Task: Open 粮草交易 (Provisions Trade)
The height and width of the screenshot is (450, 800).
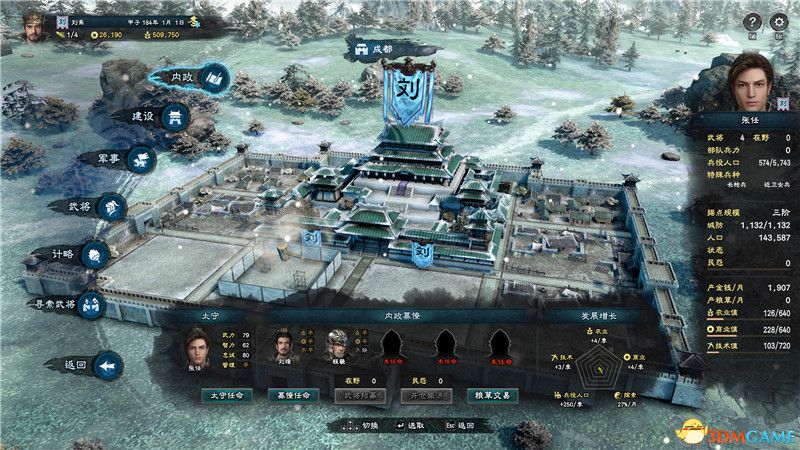Action: (x=492, y=395)
